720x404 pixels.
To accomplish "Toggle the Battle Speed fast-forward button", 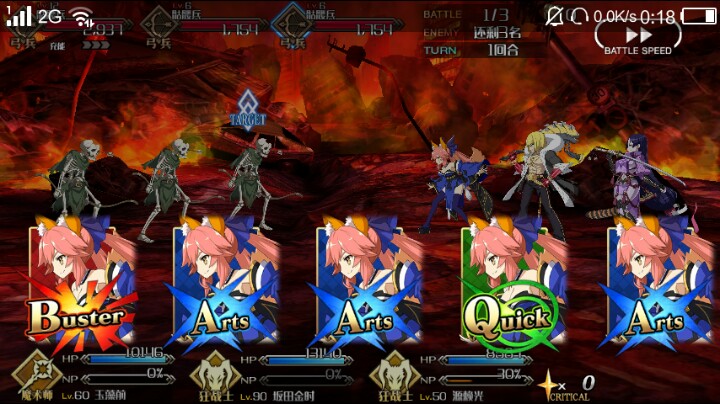I will click(x=637, y=38).
